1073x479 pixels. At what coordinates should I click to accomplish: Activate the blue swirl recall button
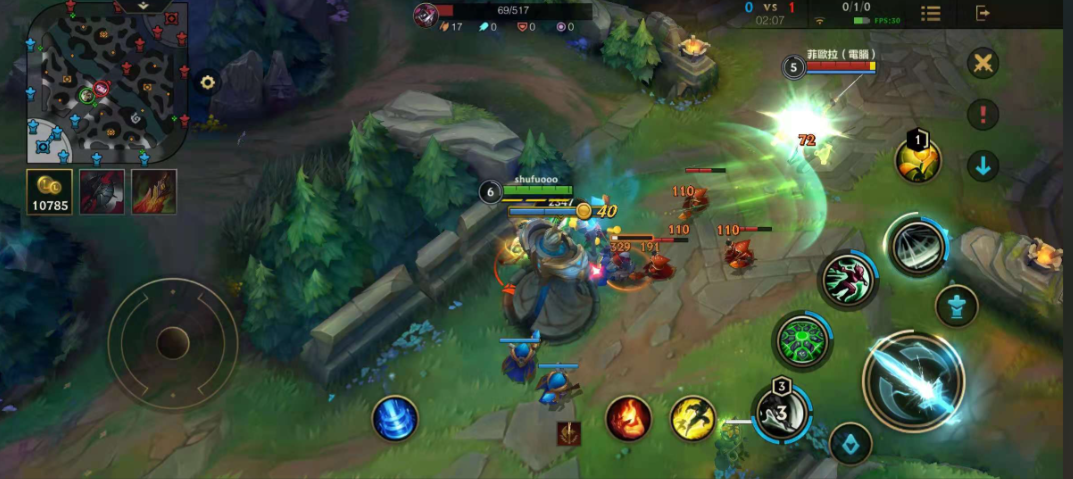pyautogui.click(x=395, y=417)
